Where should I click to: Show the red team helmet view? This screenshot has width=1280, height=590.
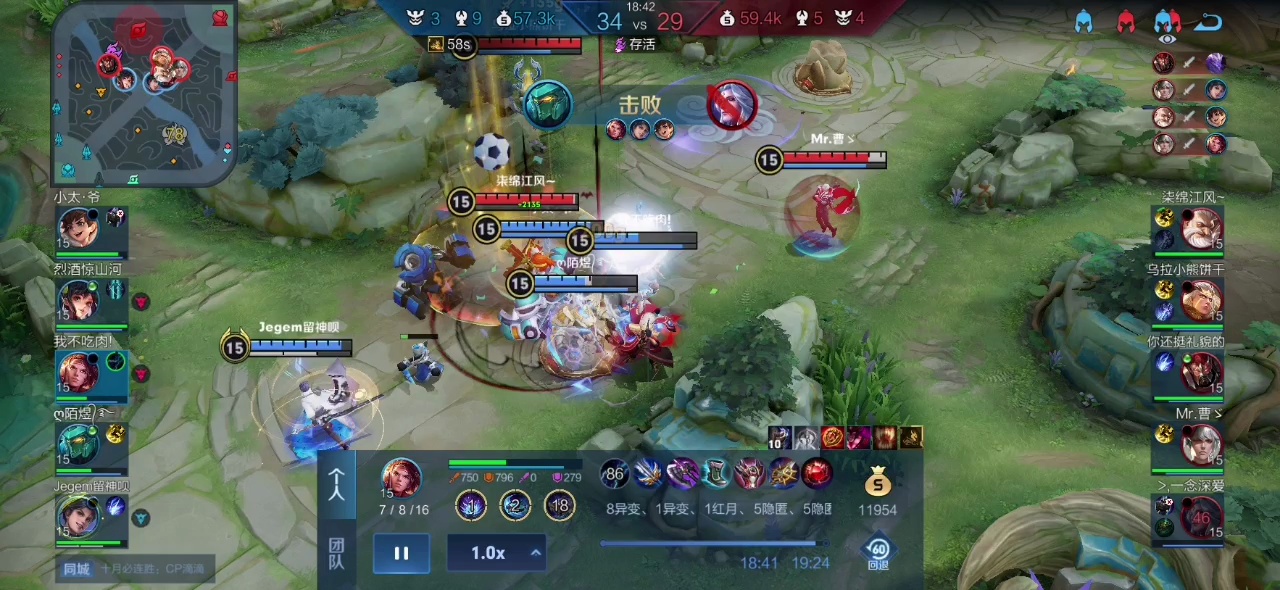[x=1126, y=21]
